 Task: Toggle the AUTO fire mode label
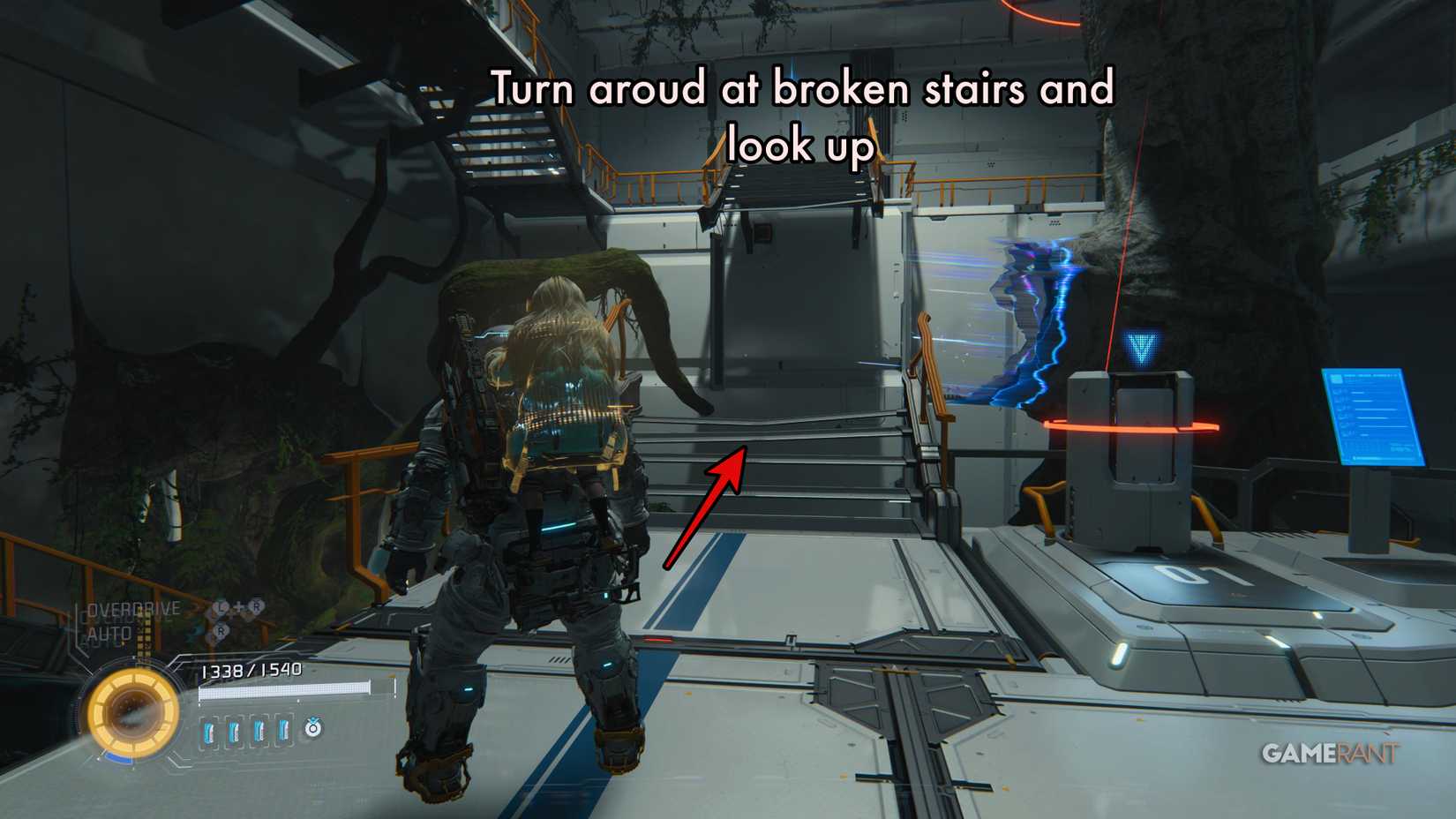[x=110, y=633]
